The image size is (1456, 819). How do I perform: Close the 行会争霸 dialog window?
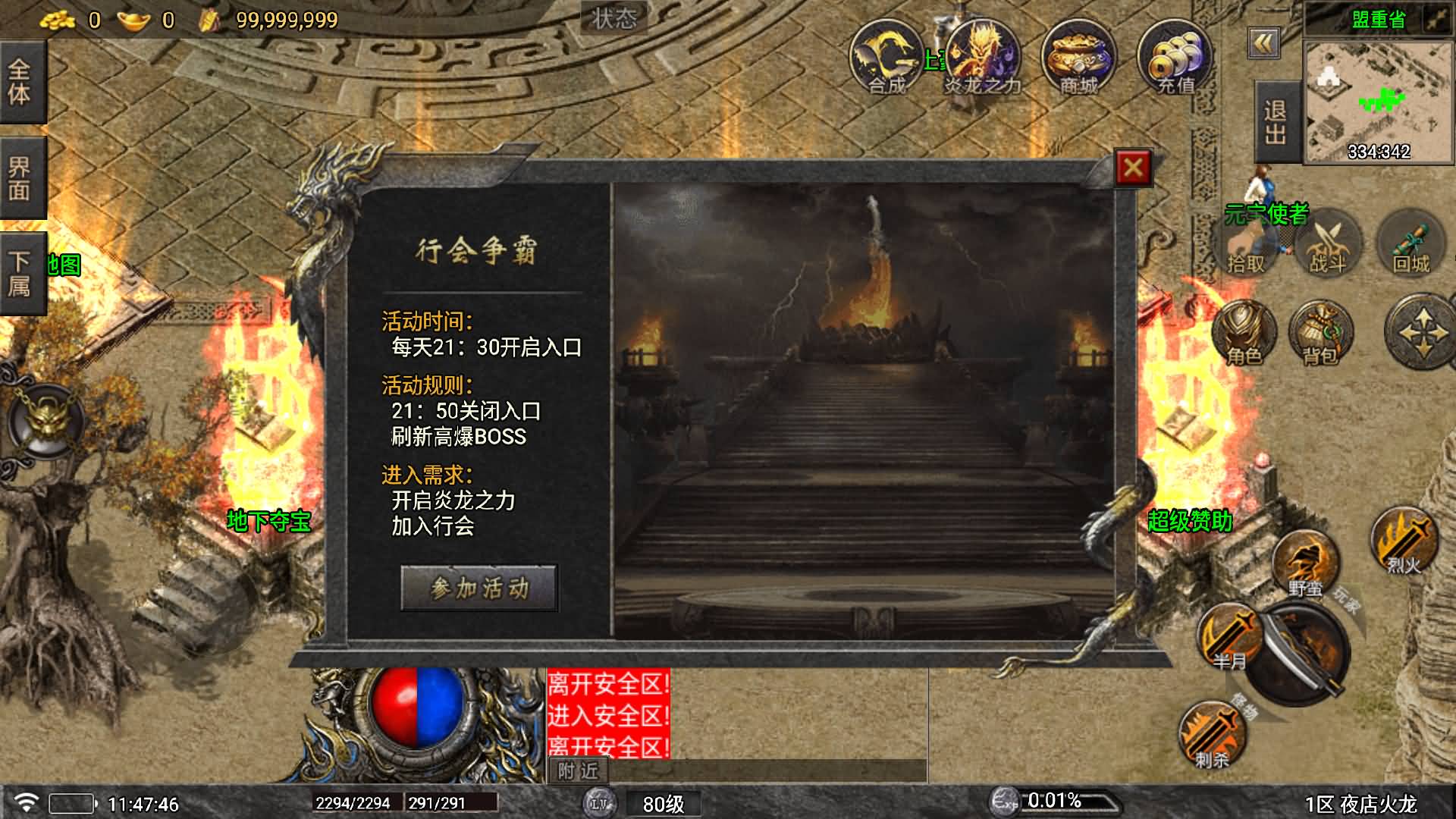coord(1133,168)
